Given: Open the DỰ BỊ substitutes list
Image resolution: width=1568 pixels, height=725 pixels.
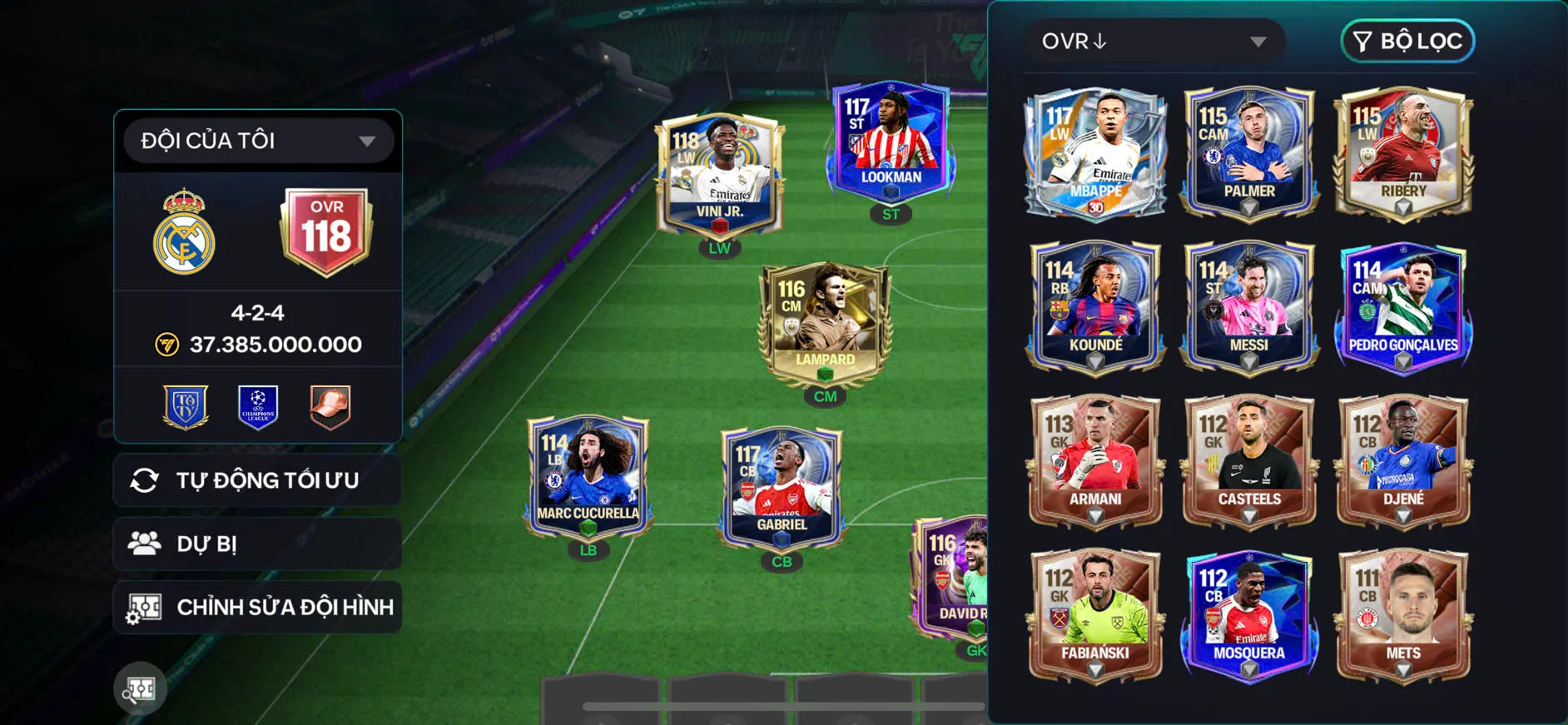Looking at the screenshot, I should [257, 544].
